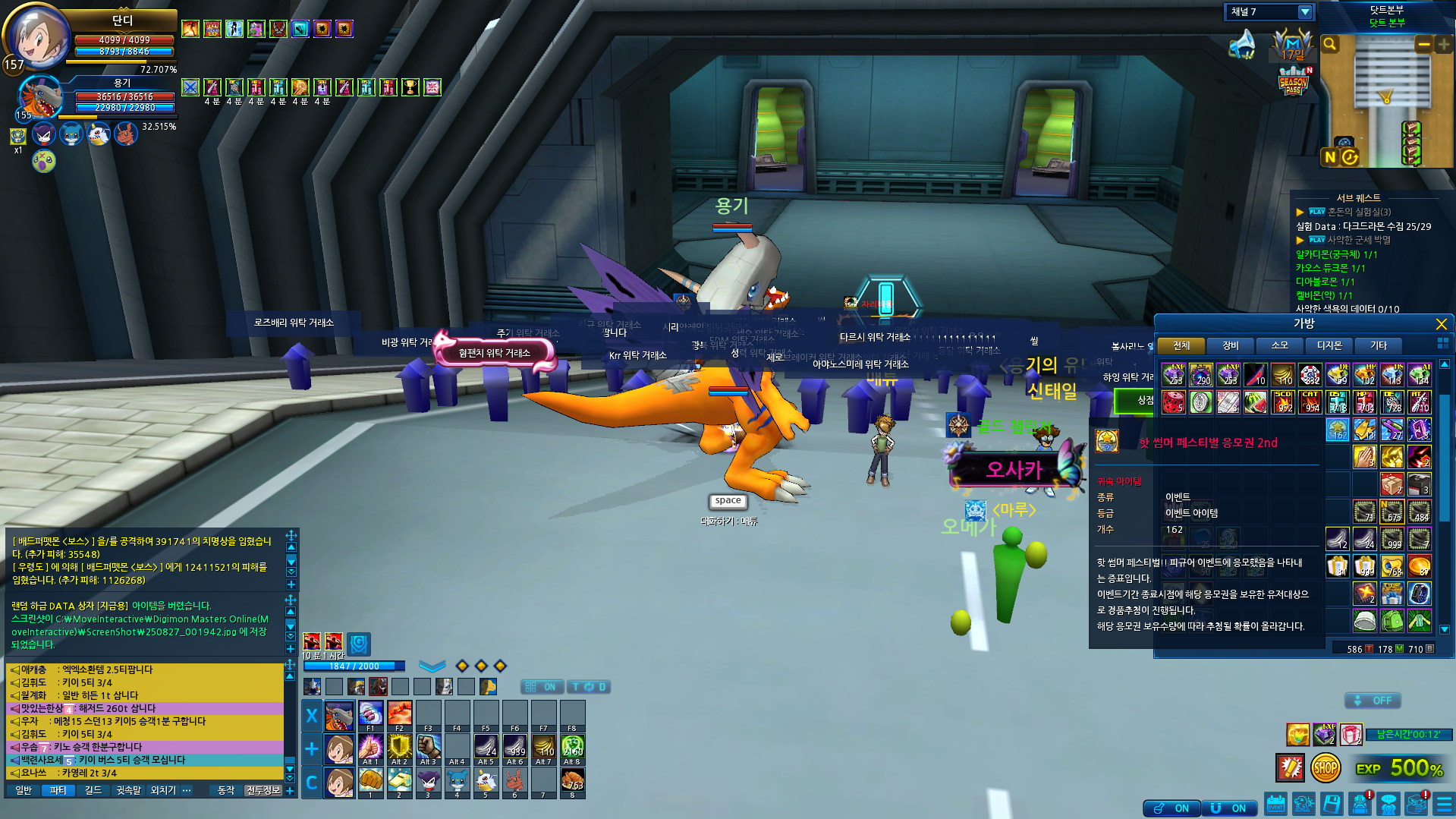
Task: Select the 일반 chat tab
Action: click(x=24, y=790)
